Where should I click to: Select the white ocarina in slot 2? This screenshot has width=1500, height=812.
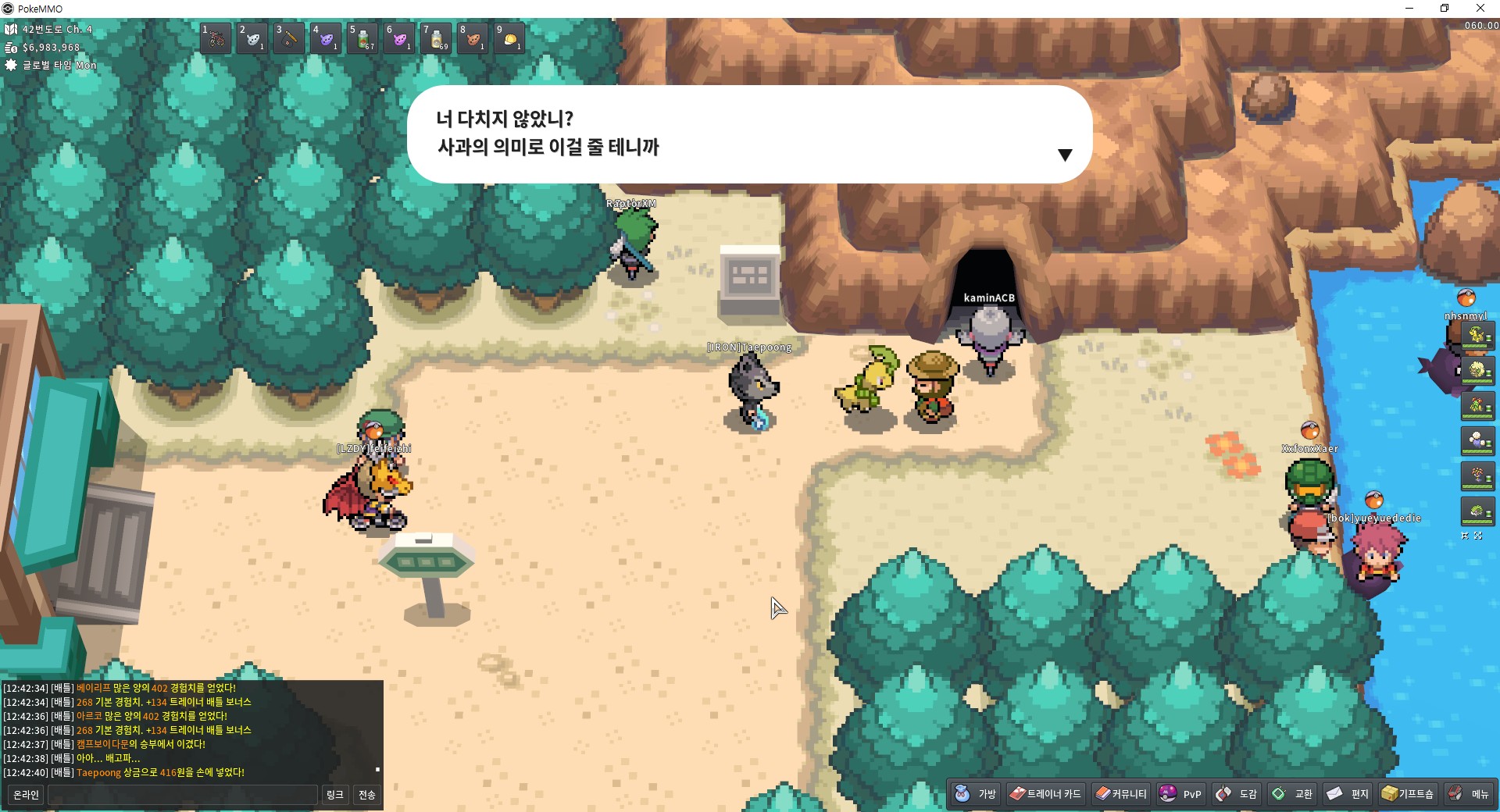252,38
